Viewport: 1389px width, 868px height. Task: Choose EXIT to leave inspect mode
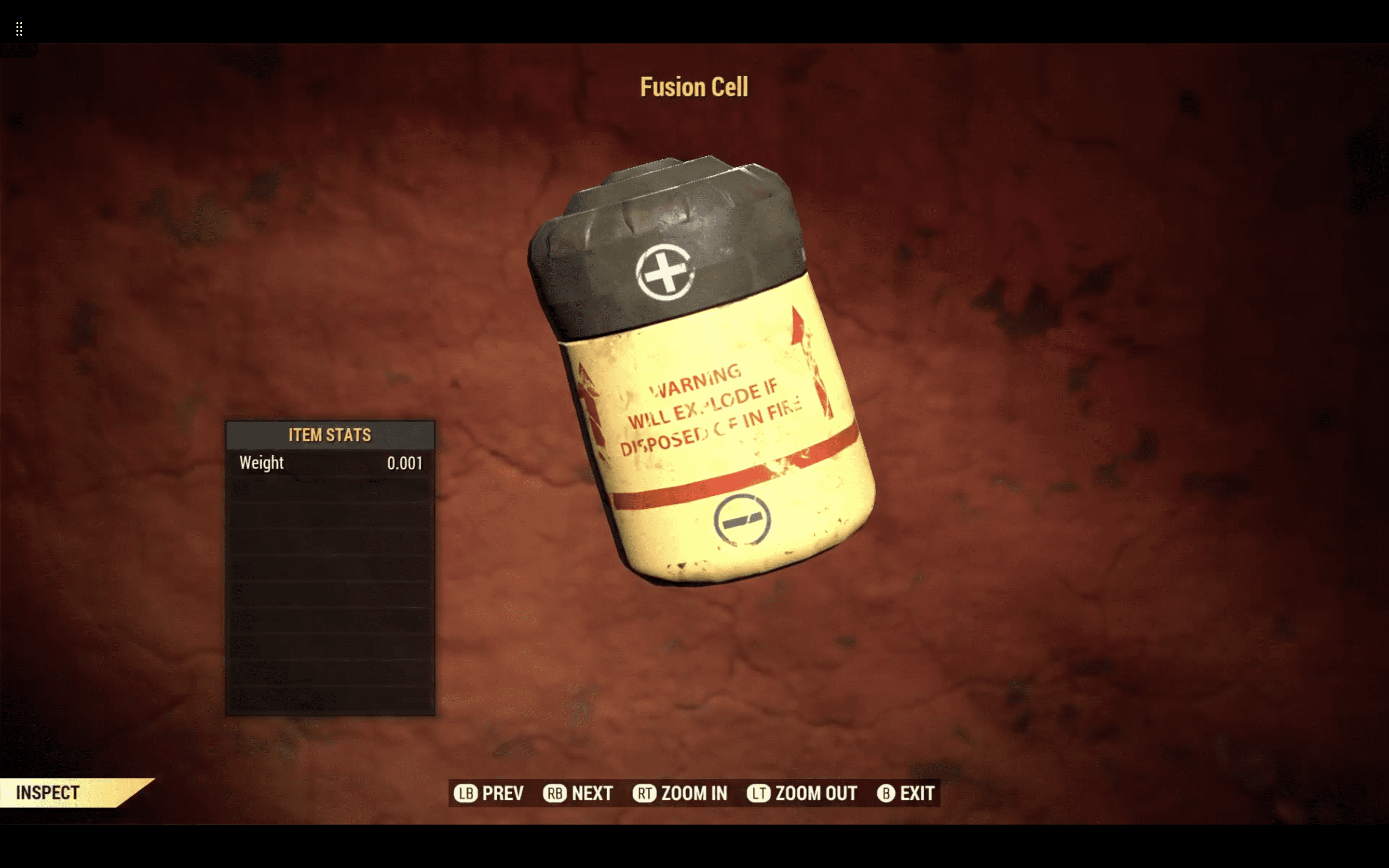coord(917,794)
